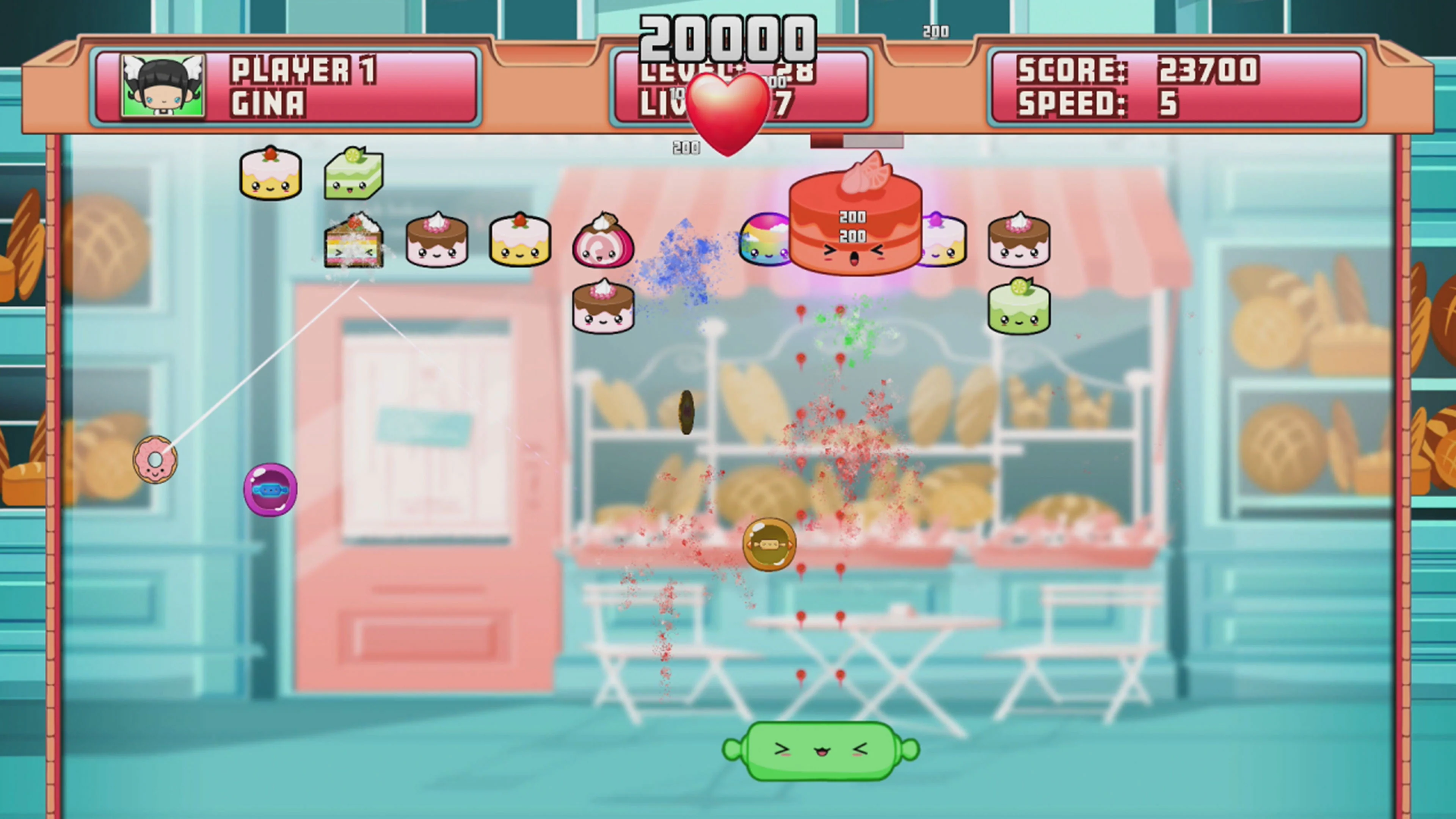Viewport: 1456px width, 819px height.
Task: Click the smiling pink donut ball
Action: point(155,459)
